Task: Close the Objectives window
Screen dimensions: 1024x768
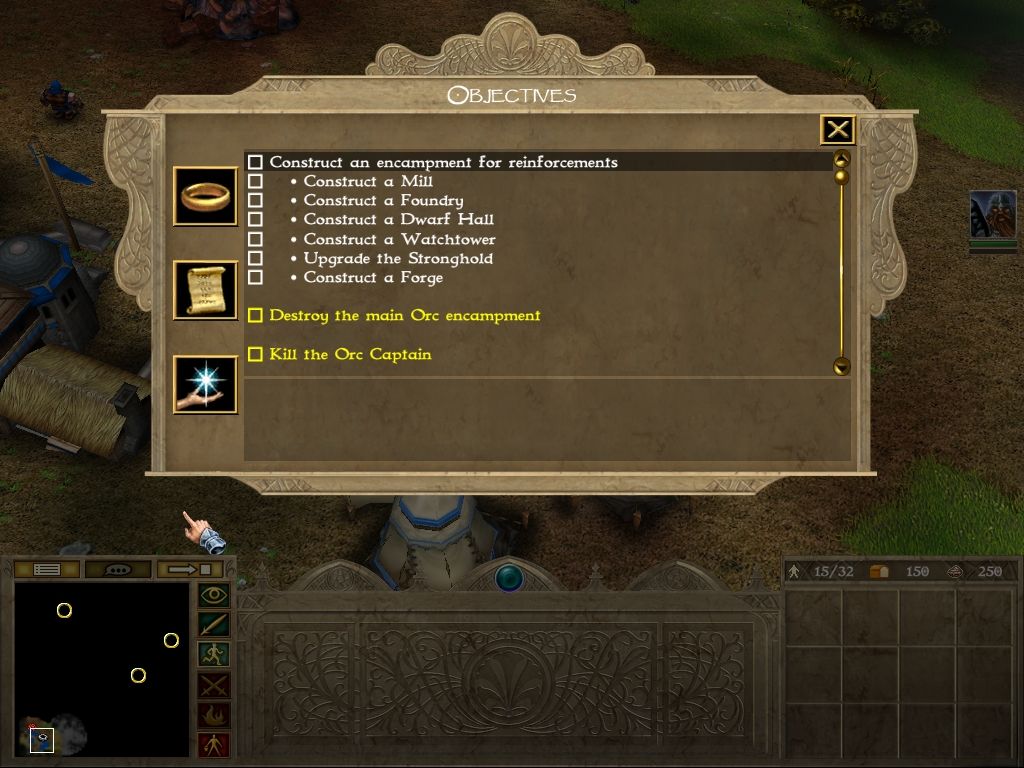Action: [838, 130]
